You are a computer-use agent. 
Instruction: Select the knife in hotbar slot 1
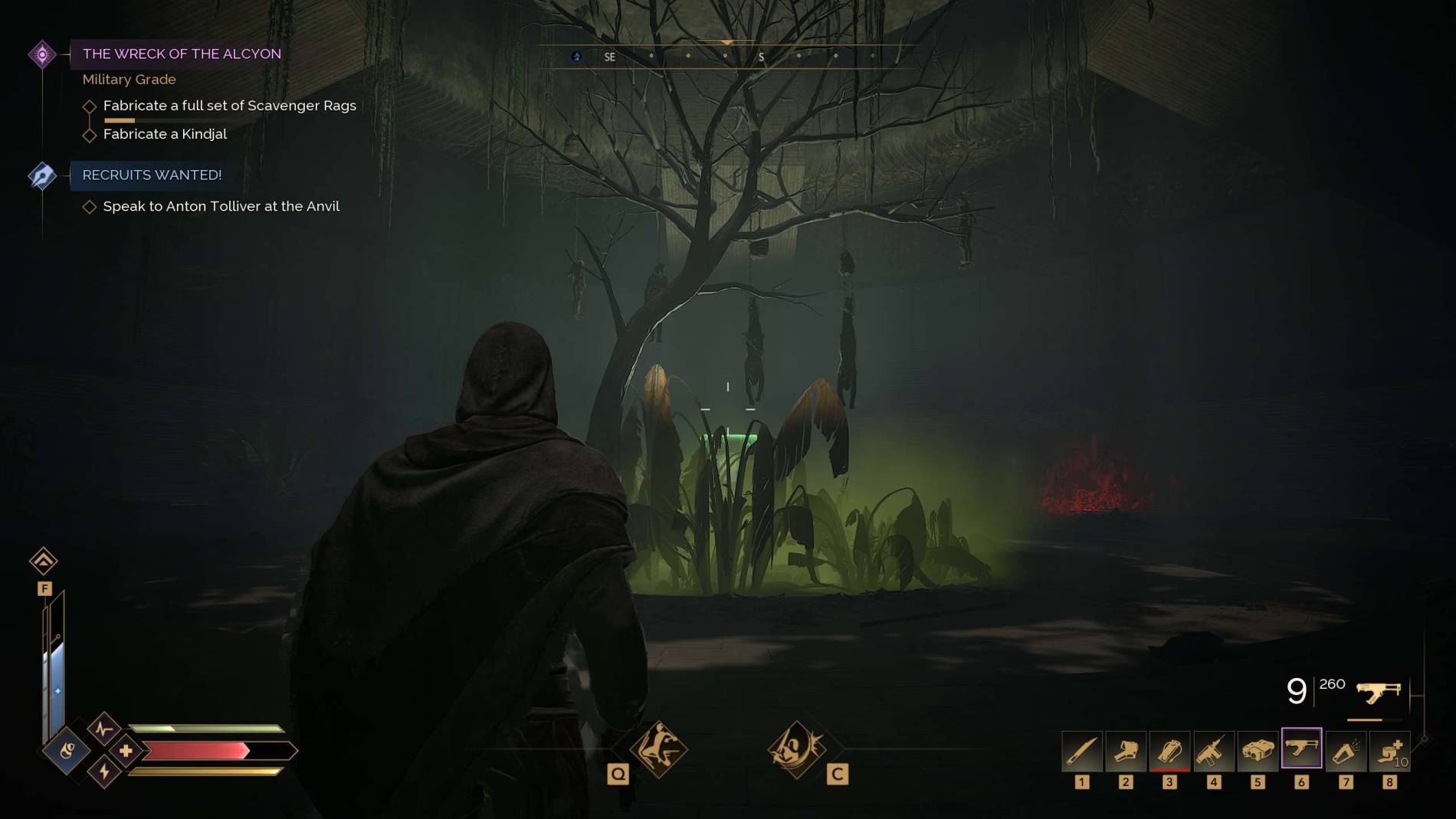click(1081, 750)
